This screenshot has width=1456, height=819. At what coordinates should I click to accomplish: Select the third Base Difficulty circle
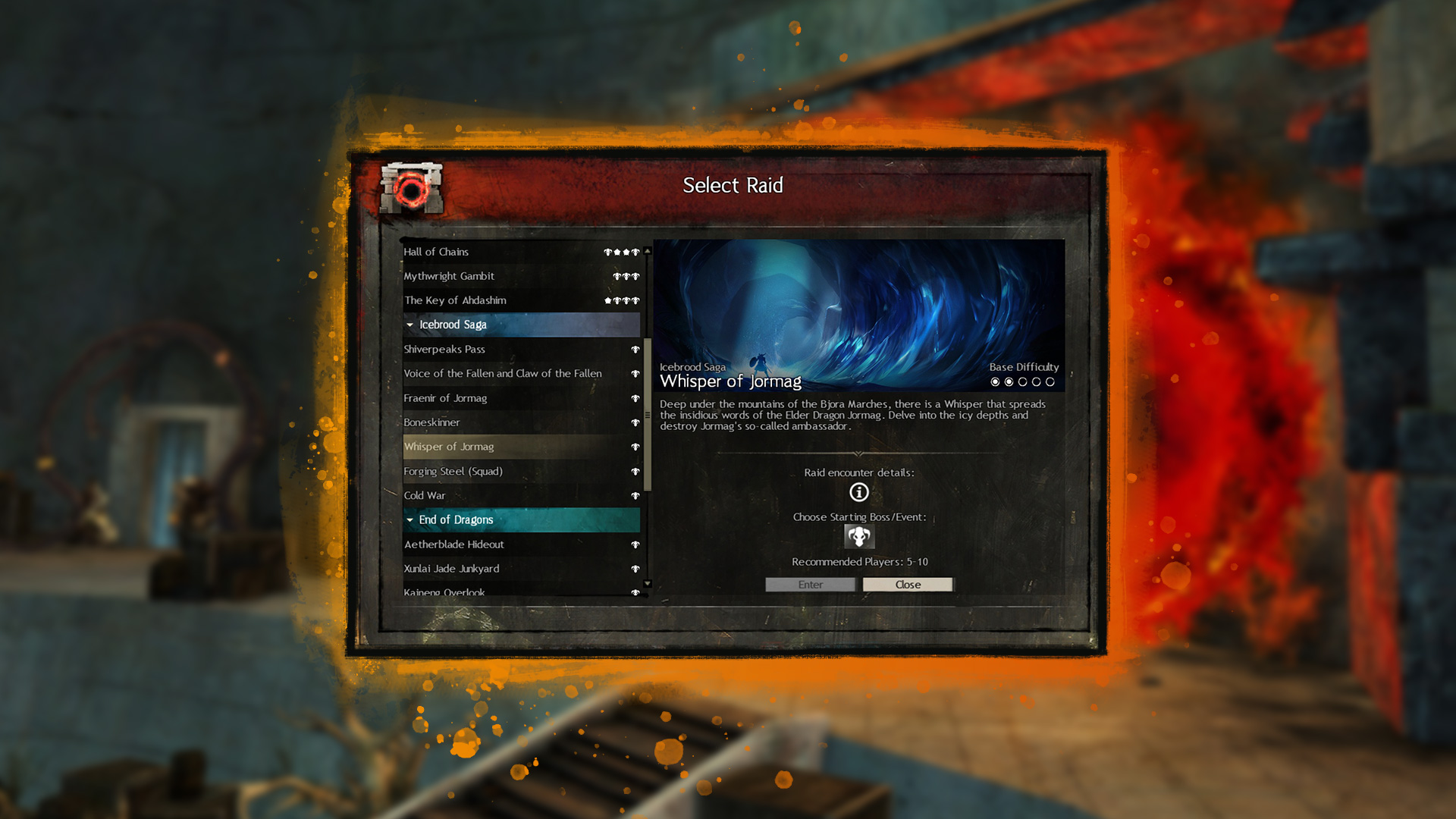(x=1023, y=382)
